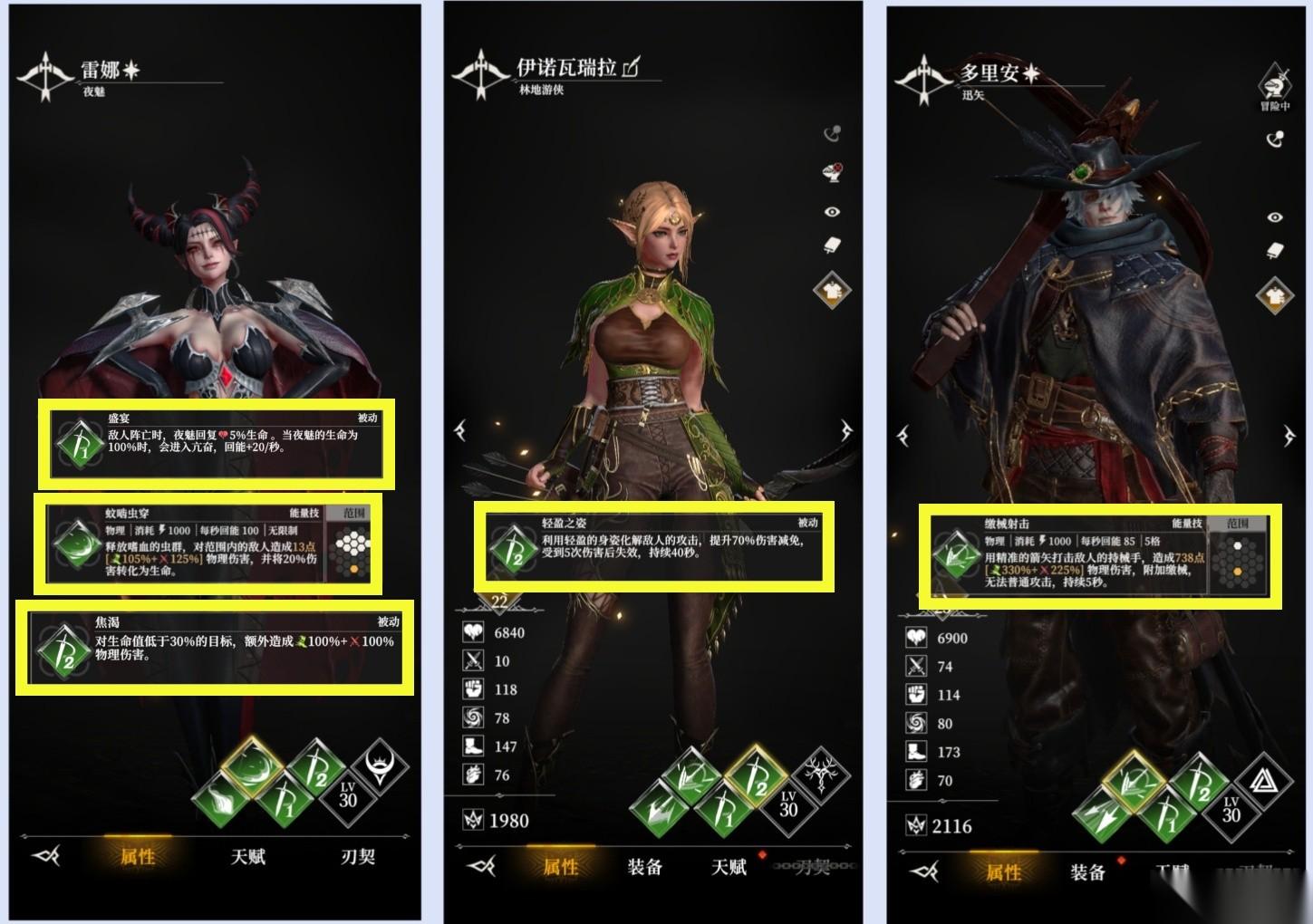Select 多里安's 属性 tab

click(1003, 872)
